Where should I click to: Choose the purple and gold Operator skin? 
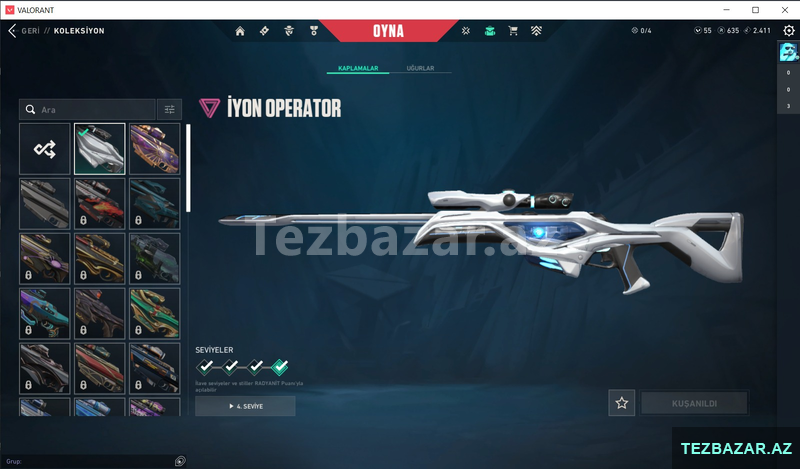coord(154,149)
